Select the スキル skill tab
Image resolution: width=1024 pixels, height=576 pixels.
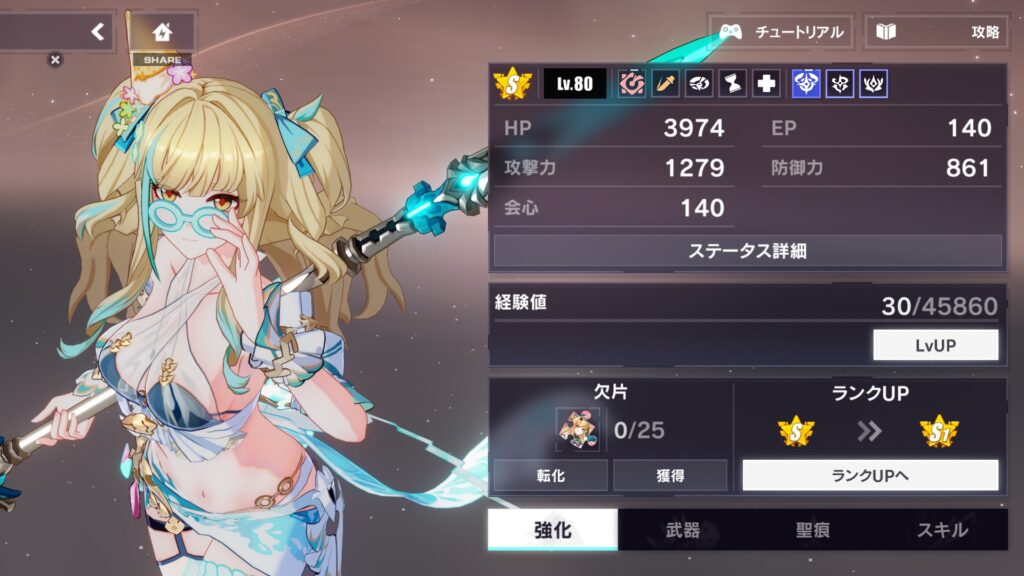942,530
